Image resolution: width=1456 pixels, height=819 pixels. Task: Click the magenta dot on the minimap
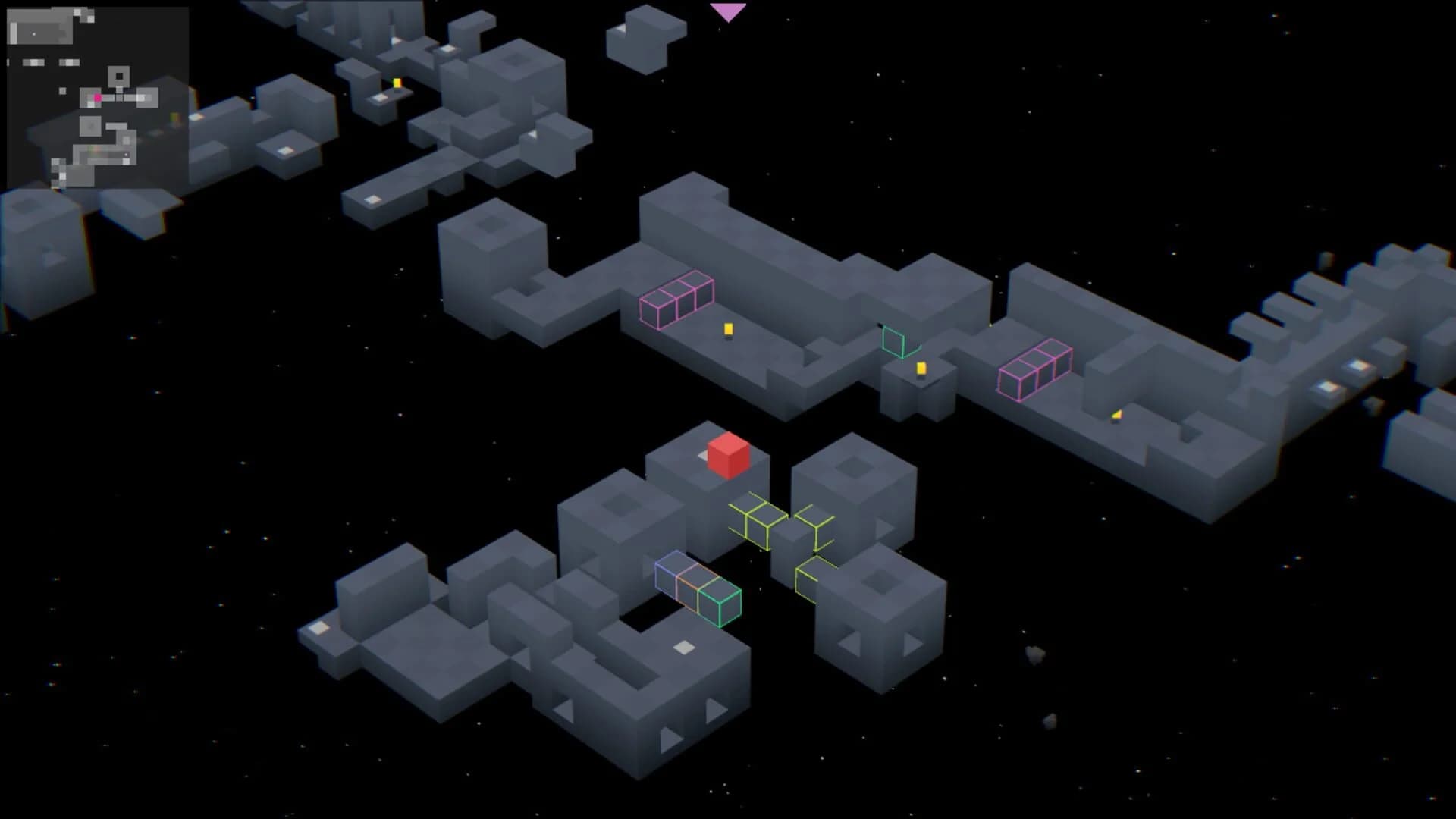click(x=98, y=99)
